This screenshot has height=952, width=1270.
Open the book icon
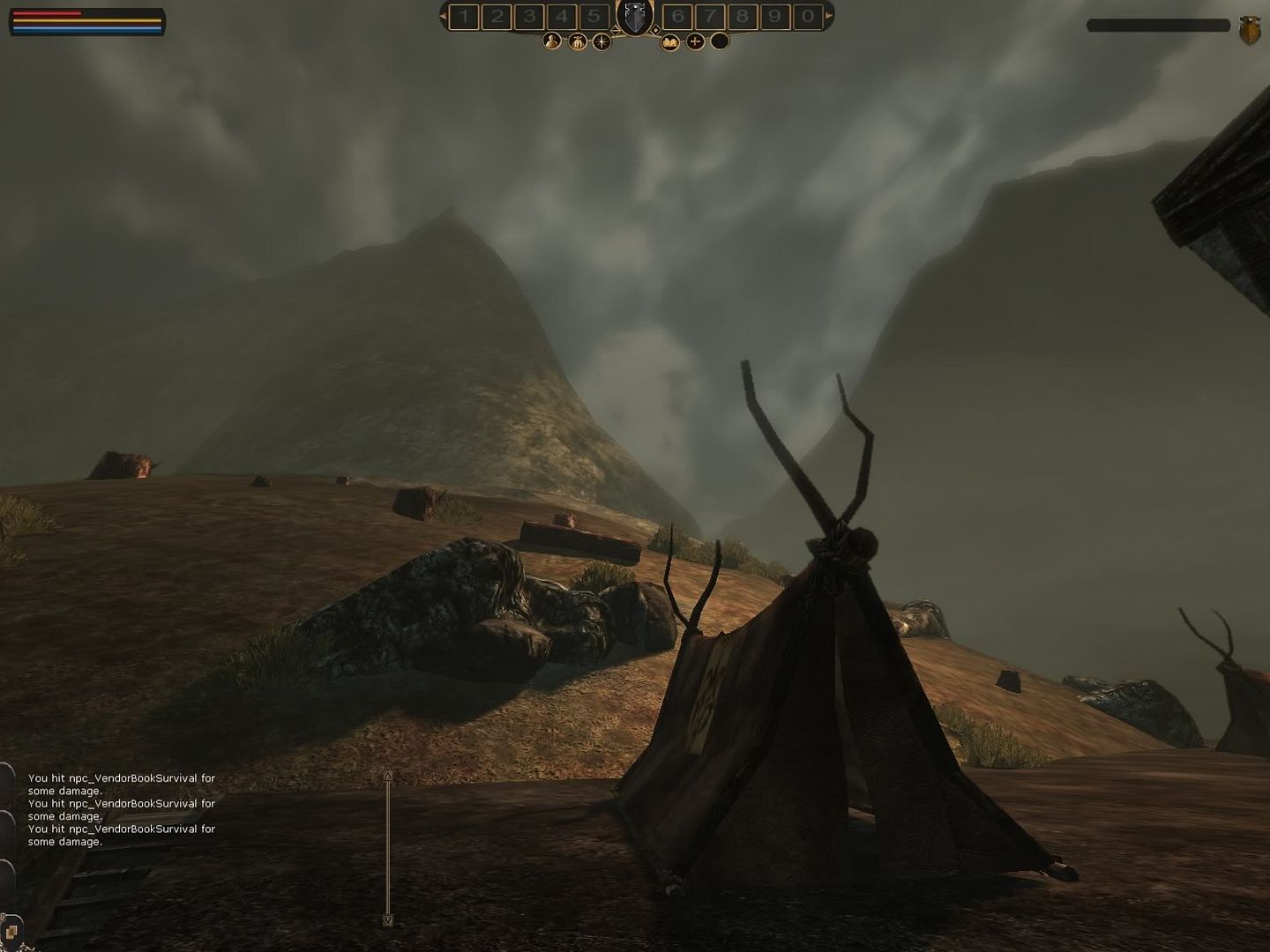point(670,41)
